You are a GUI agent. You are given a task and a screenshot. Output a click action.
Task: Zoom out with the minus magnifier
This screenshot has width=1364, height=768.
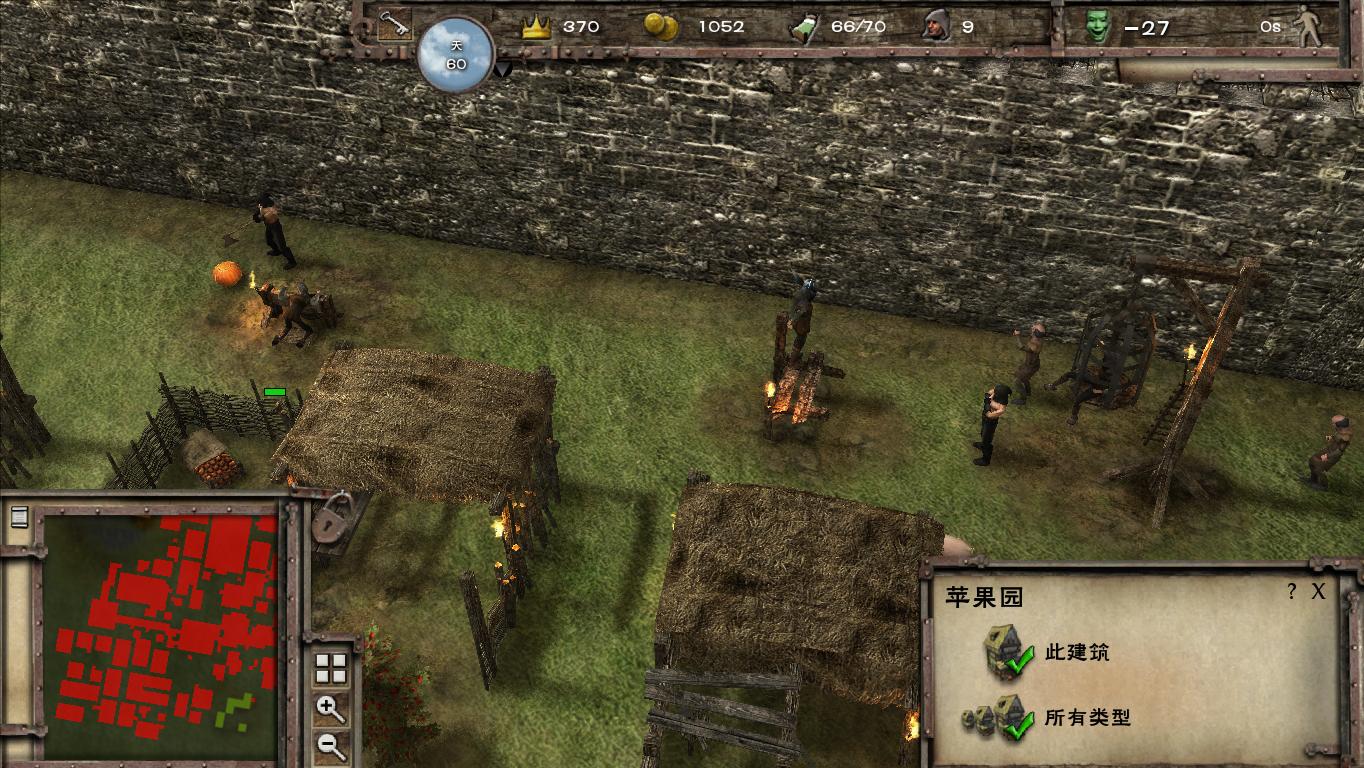click(x=330, y=744)
